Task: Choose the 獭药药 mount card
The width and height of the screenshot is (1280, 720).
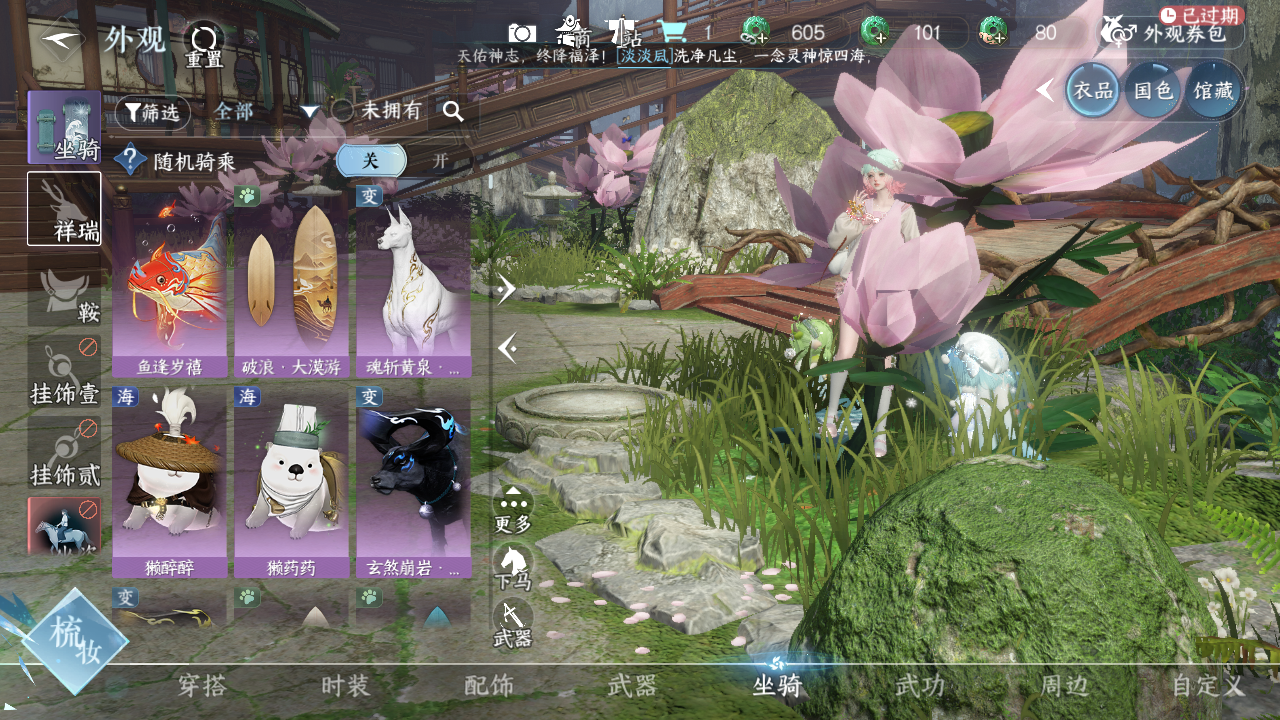Action: pyautogui.click(x=292, y=482)
